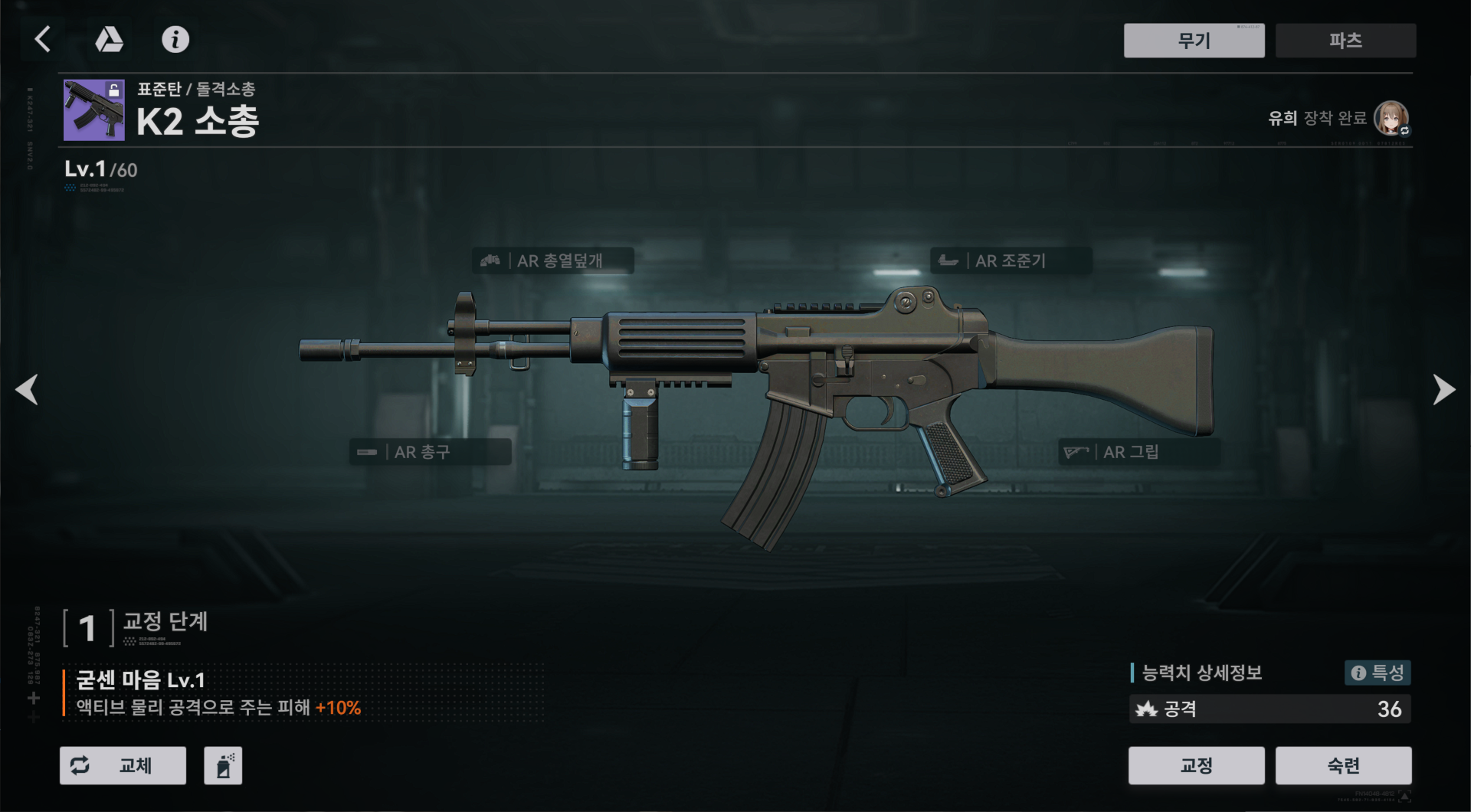Choose the AR 총구 attachment slot
1471x812 pixels.
430,452
